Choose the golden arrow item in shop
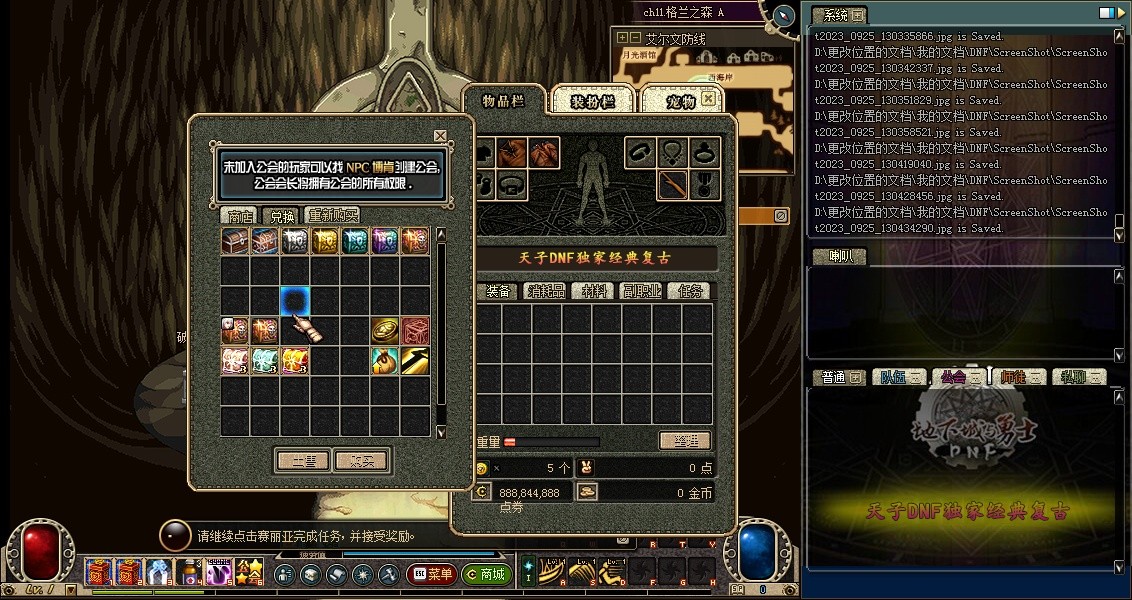This screenshot has height=600, width=1132. (415, 361)
